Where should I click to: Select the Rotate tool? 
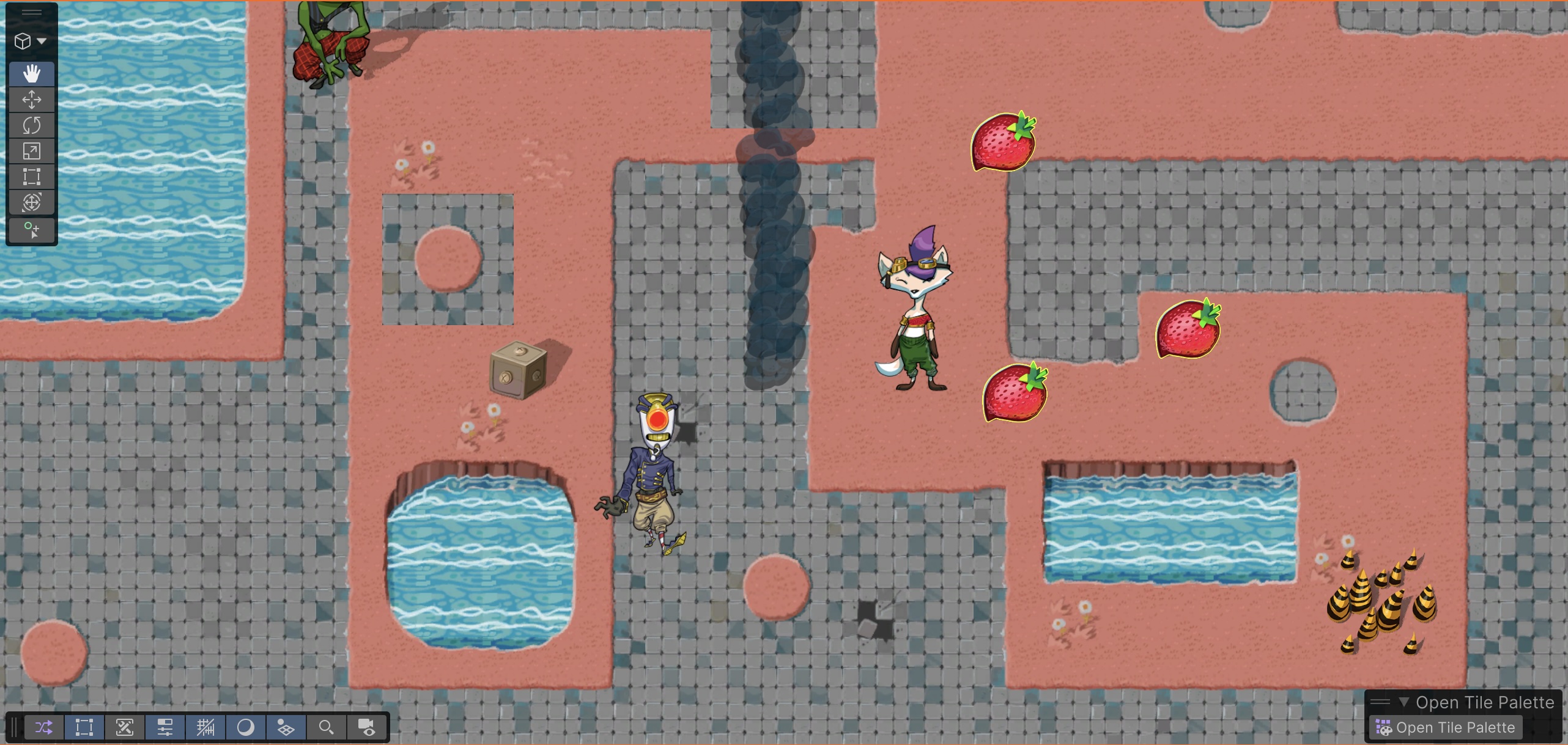pos(32,125)
